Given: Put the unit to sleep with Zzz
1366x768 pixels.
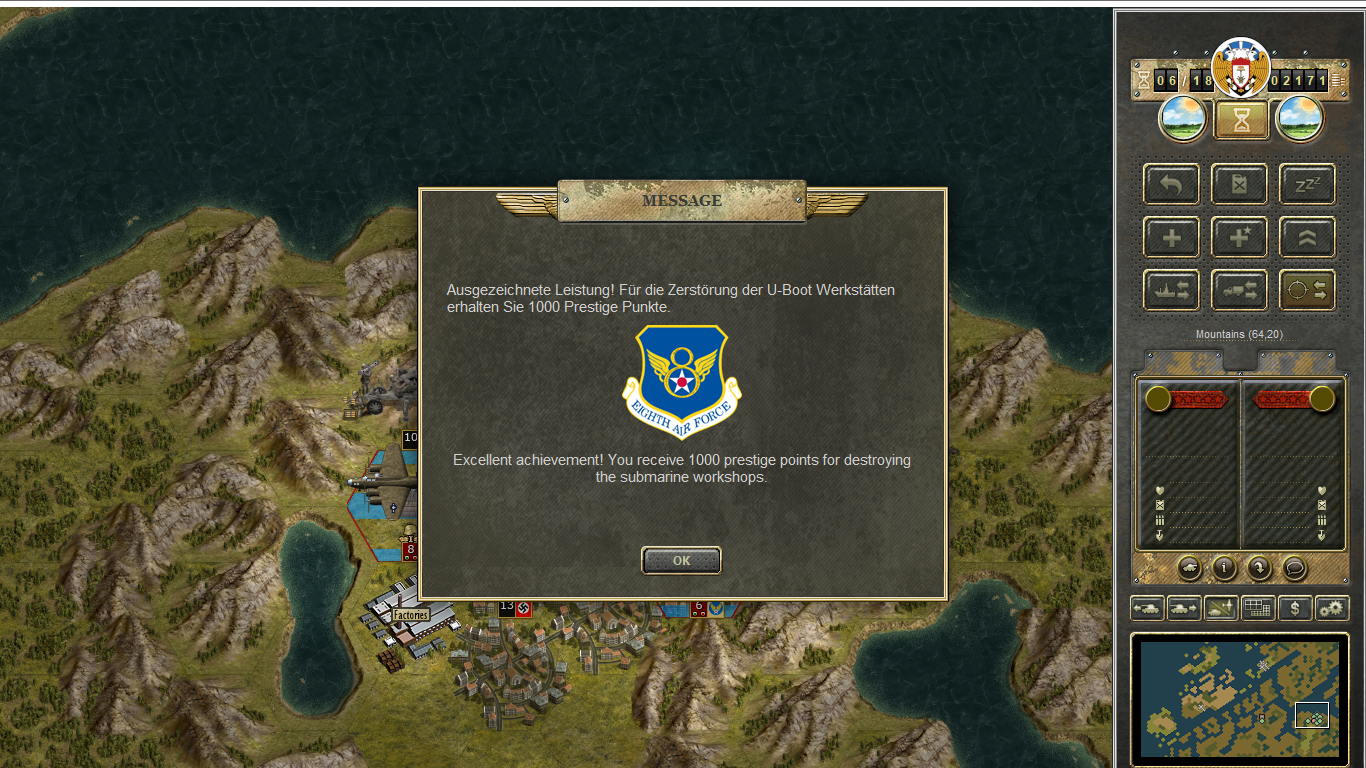Looking at the screenshot, I should point(1307,184).
